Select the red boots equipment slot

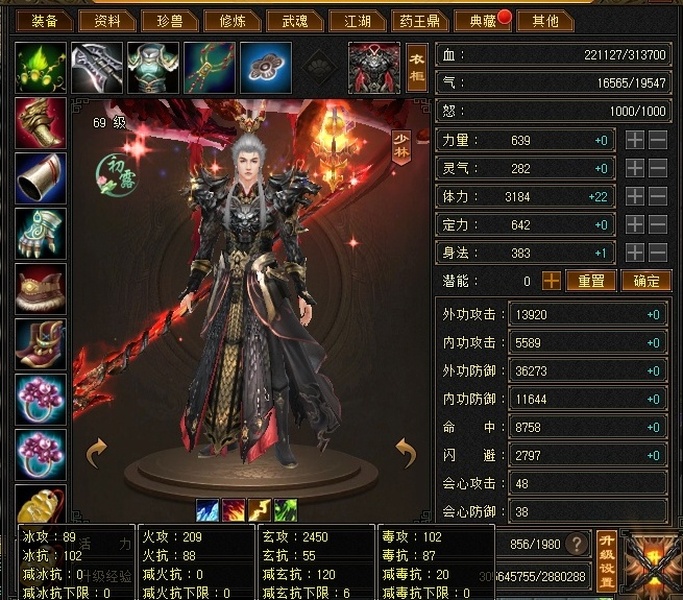41,344
